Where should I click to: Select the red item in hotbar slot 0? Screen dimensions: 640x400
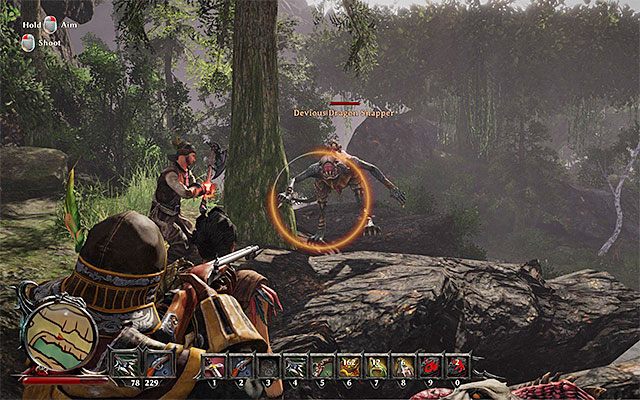click(456, 365)
